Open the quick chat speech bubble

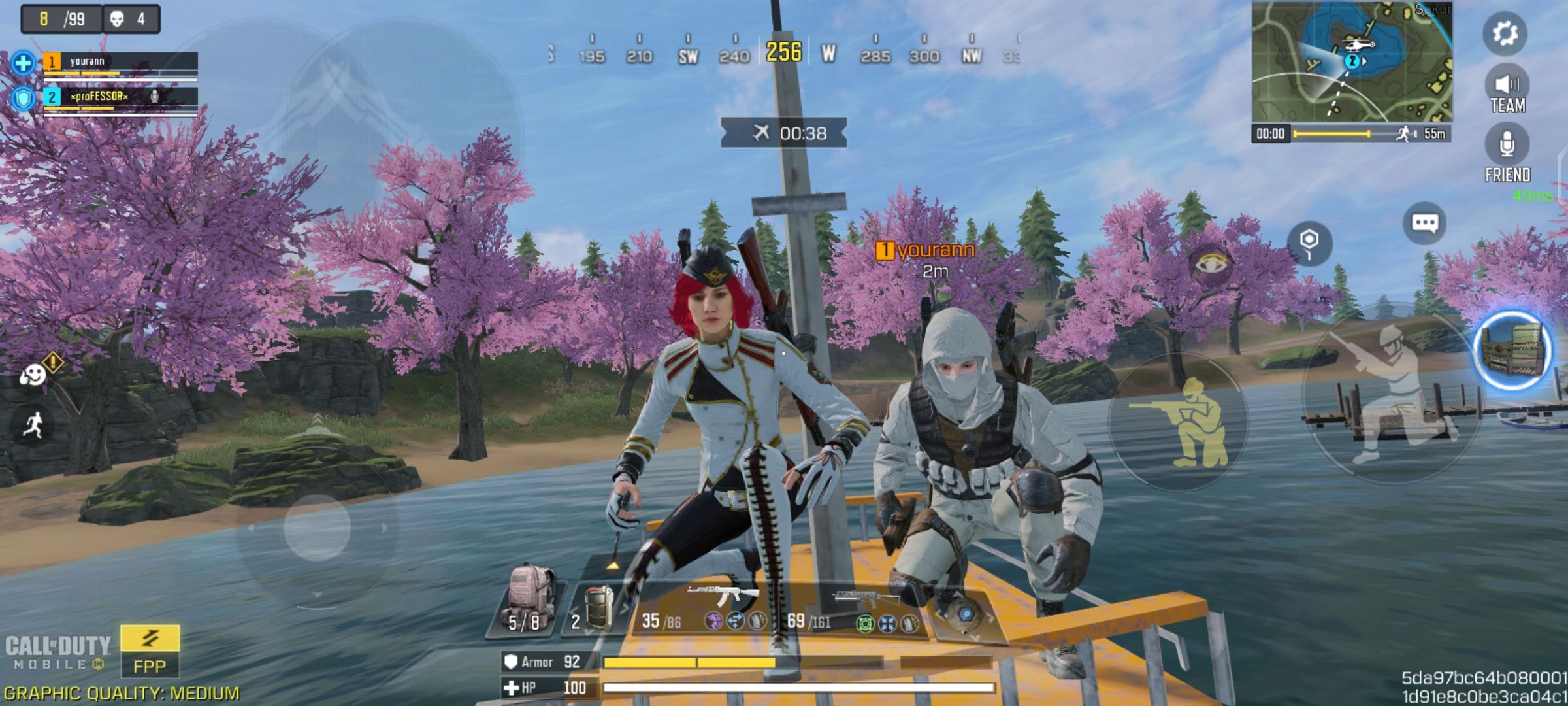[x=1424, y=224]
